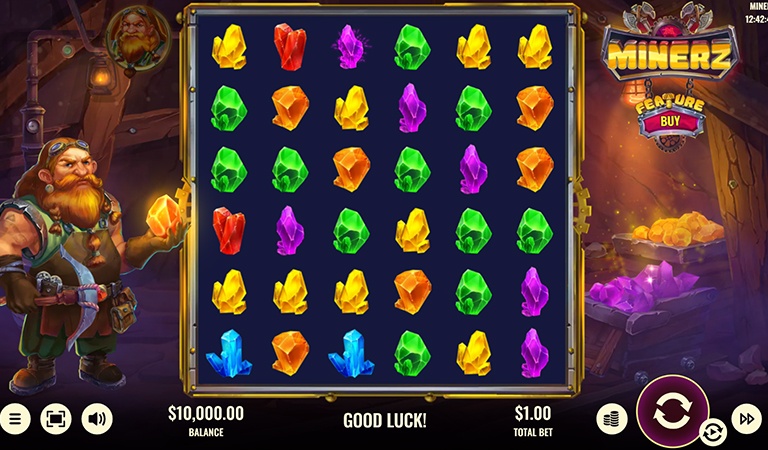Screen dimensions: 768x450
Task: Activate the small autoplay button
Action: point(712,432)
